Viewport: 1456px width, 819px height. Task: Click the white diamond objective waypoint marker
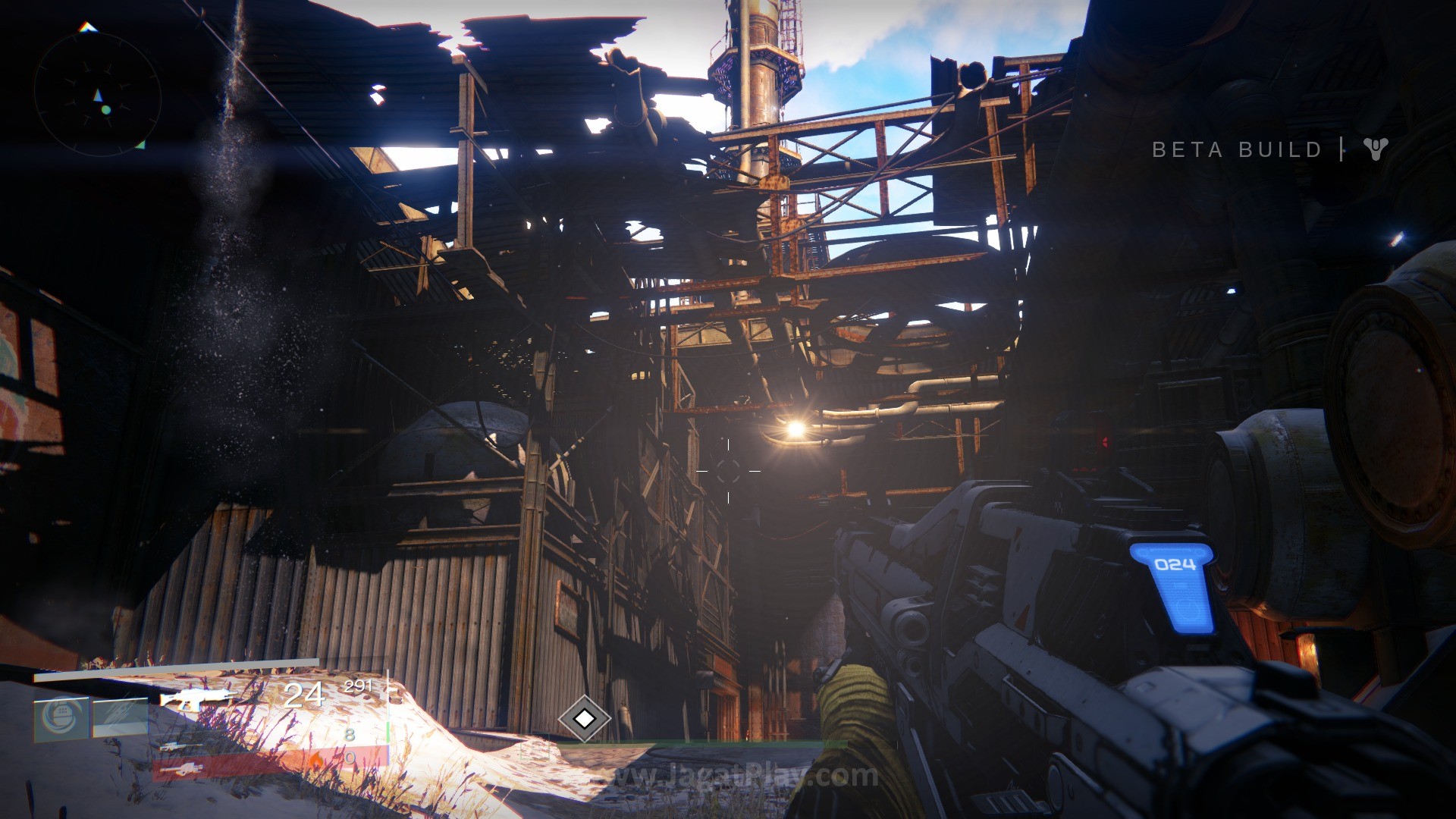pyautogui.click(x=584, y=717)
